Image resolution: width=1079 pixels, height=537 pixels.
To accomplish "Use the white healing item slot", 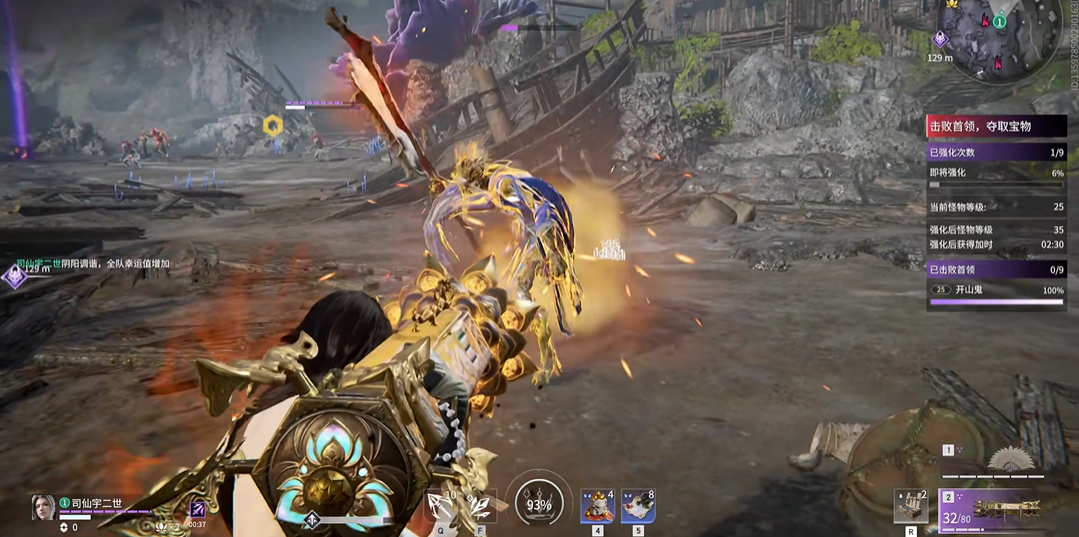I will (x=638, y=506).
